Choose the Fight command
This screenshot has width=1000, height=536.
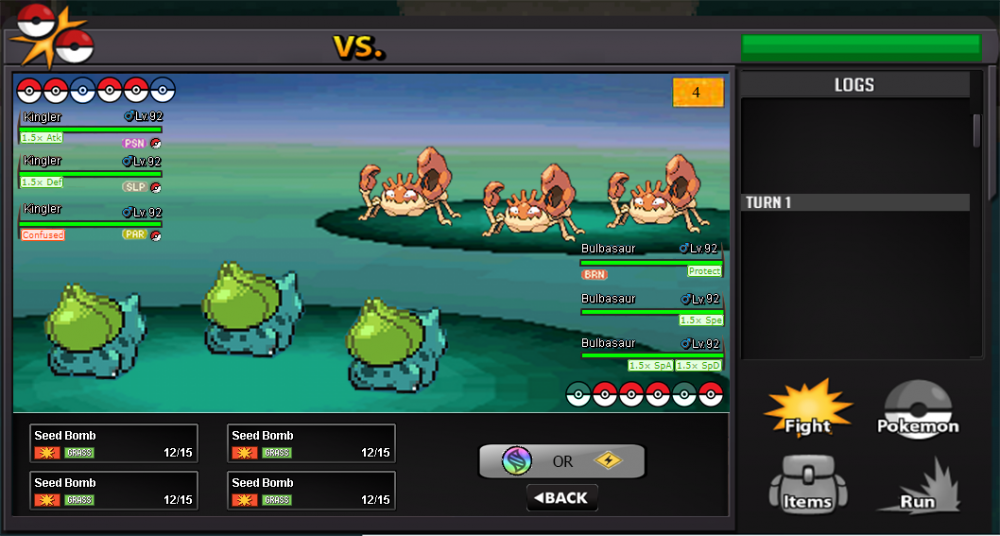807,412
